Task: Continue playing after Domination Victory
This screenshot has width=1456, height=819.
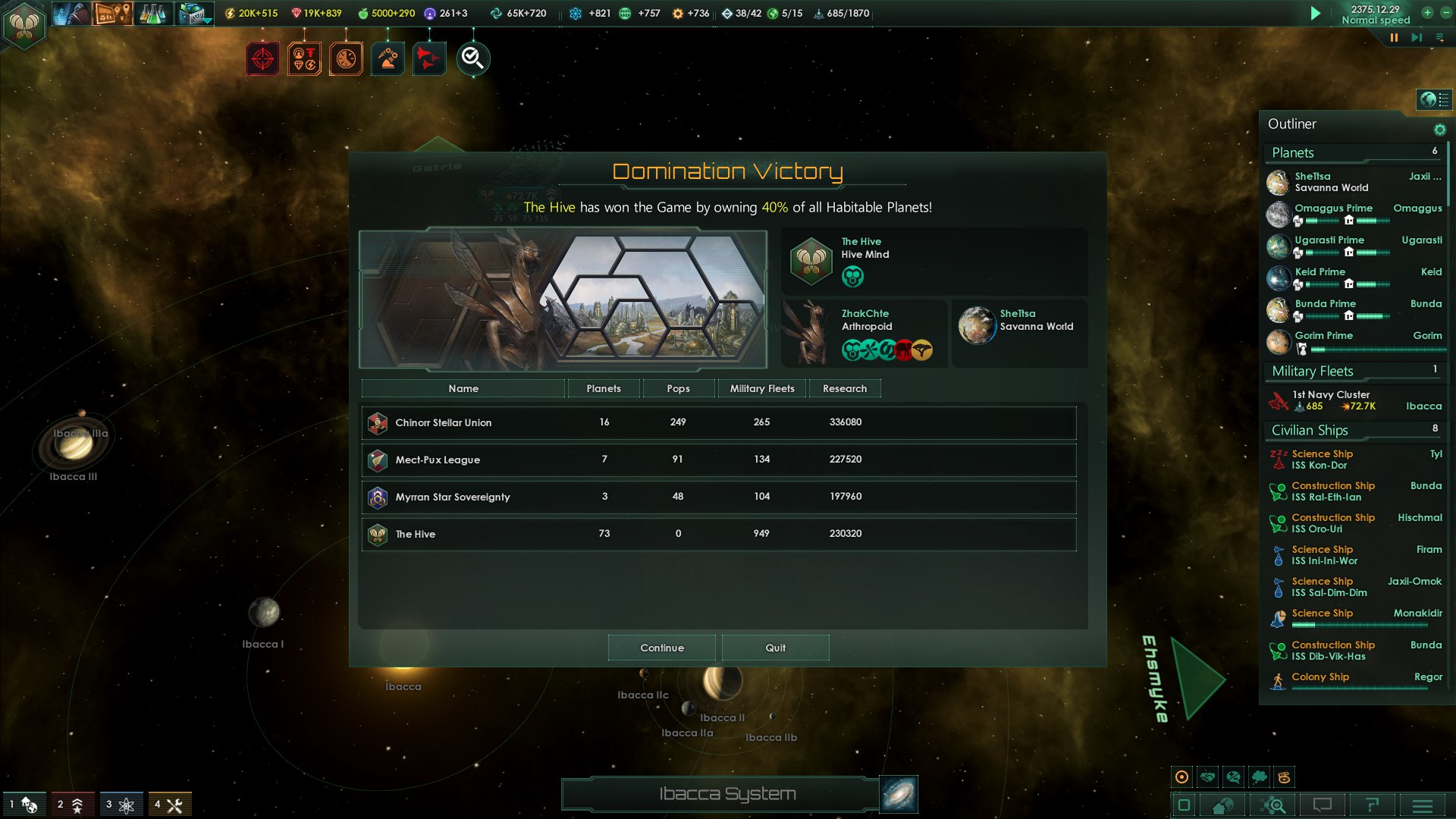Action: coord(661,648)
